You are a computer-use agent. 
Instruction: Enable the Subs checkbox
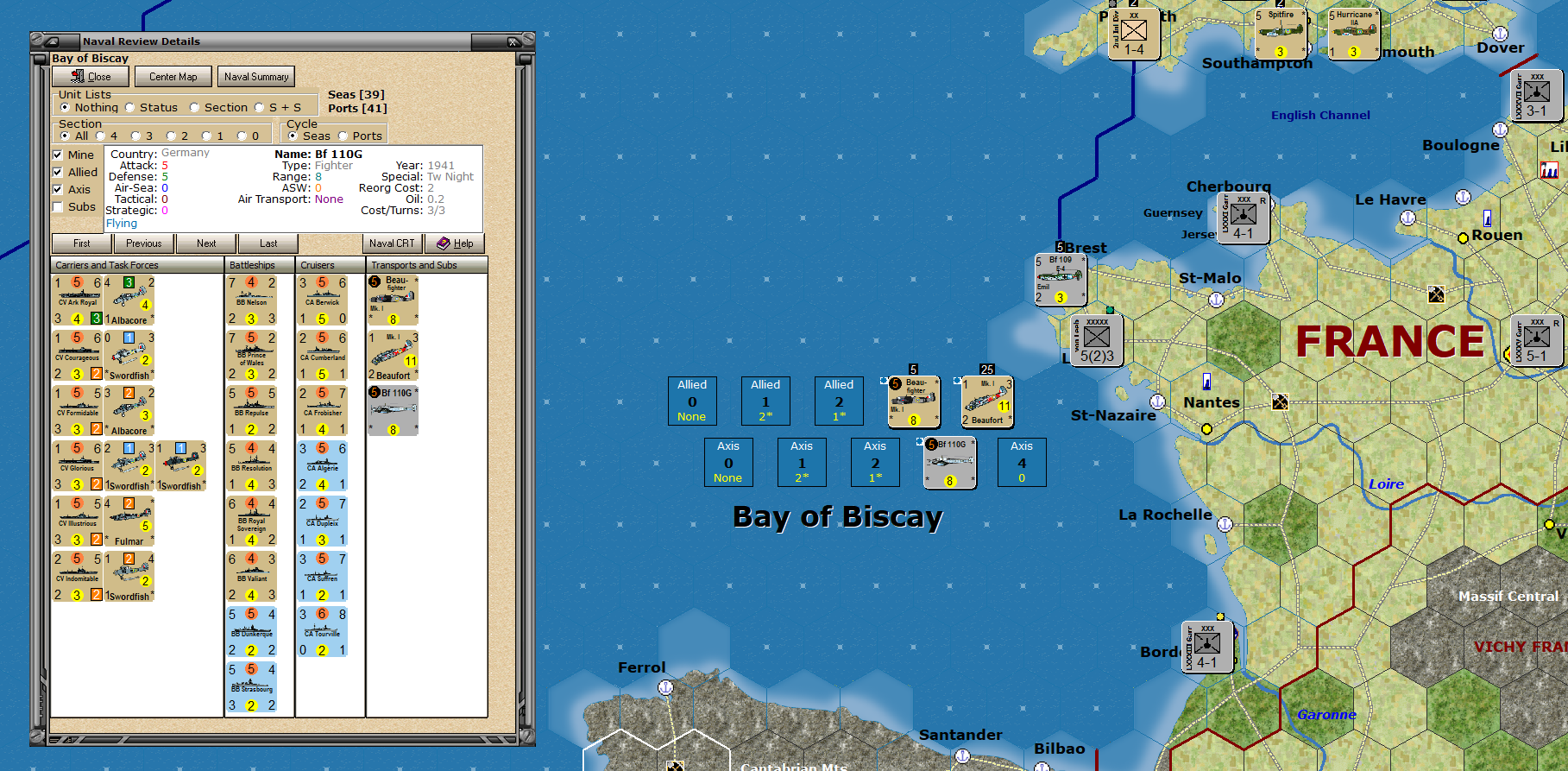pyautogui.click(x=58, y=207)
